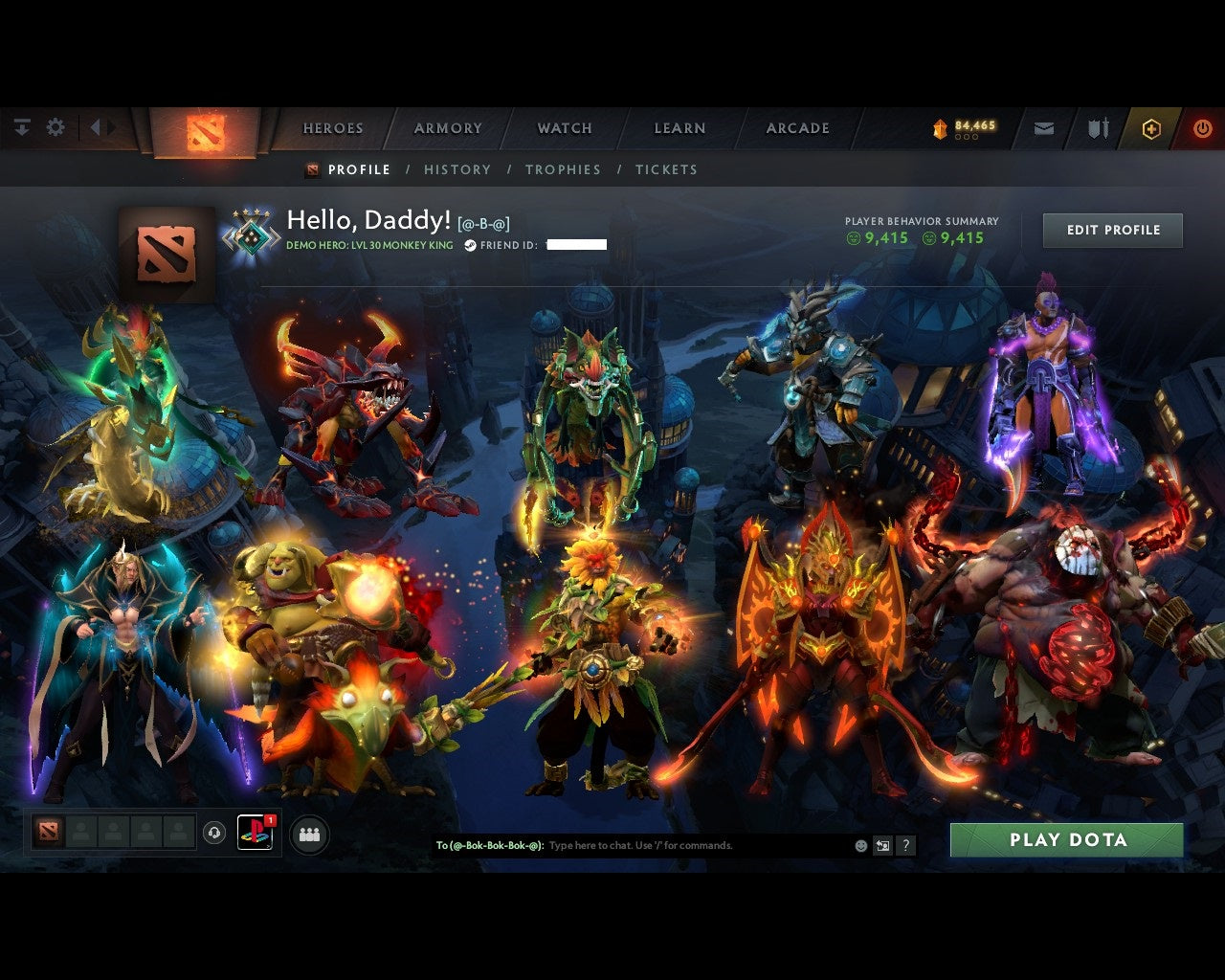Switch to the HISTORY tab
The image size is (1225, 980).
click(457, 169)
